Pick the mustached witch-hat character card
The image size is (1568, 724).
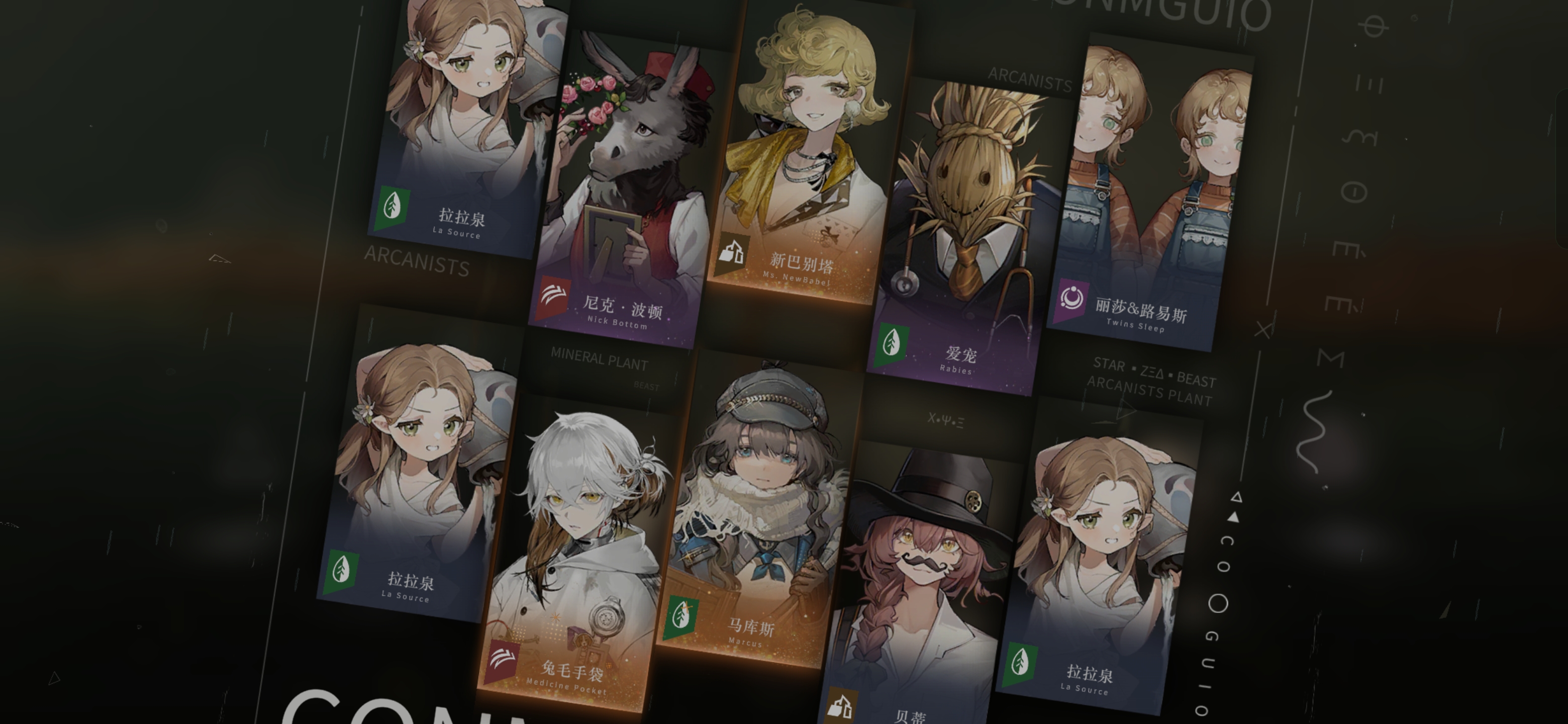click(922, 585)
